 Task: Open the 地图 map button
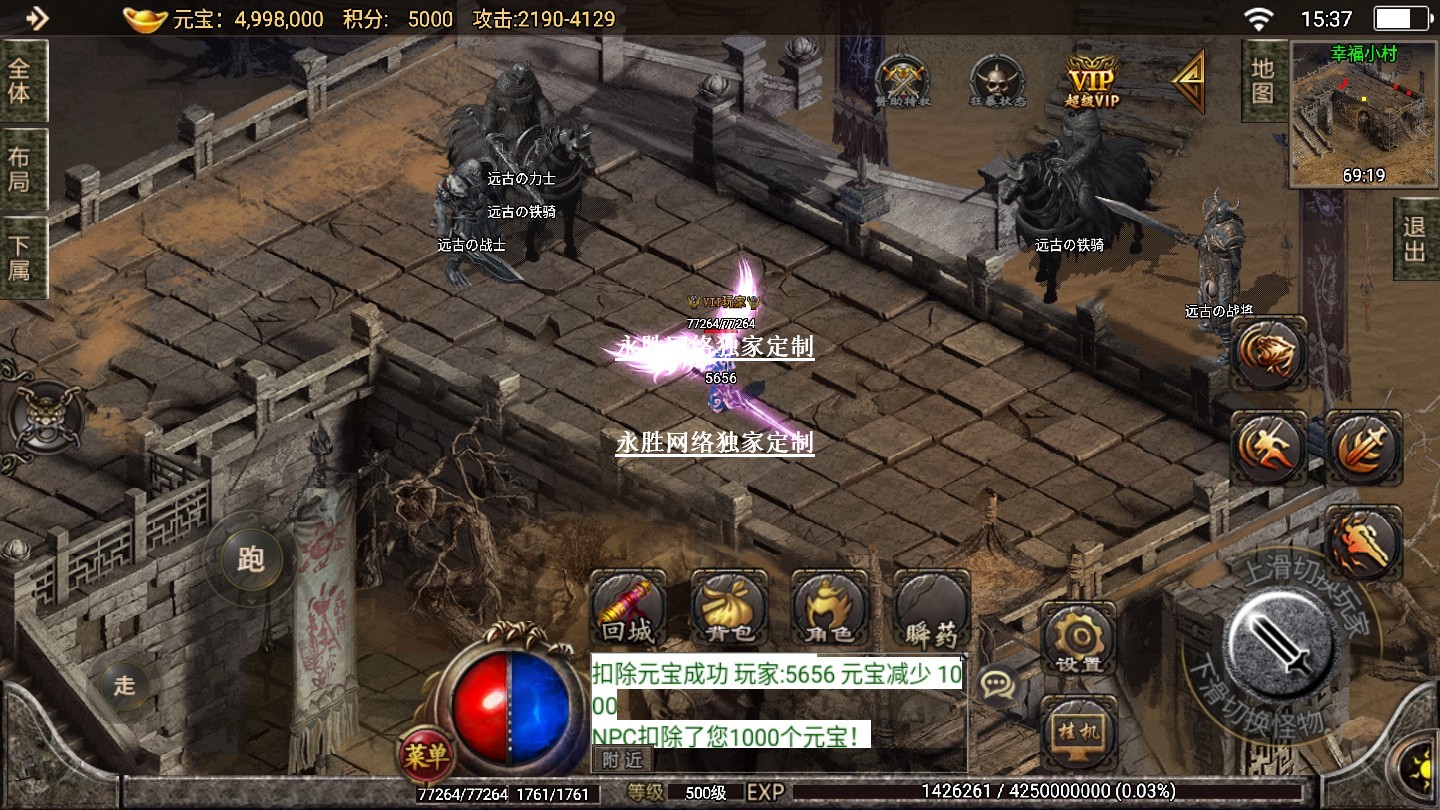click(1263, 81)
